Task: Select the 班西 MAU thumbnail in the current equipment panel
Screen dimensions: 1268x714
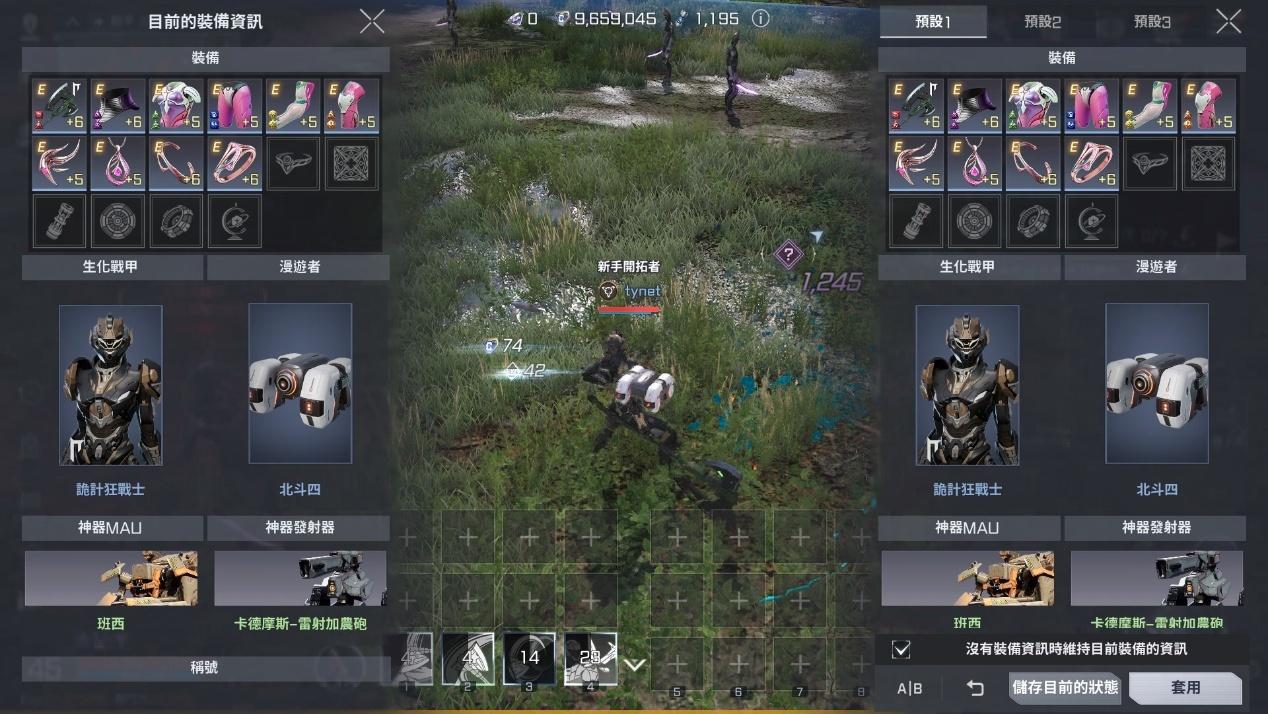Action: coord(111,578)
